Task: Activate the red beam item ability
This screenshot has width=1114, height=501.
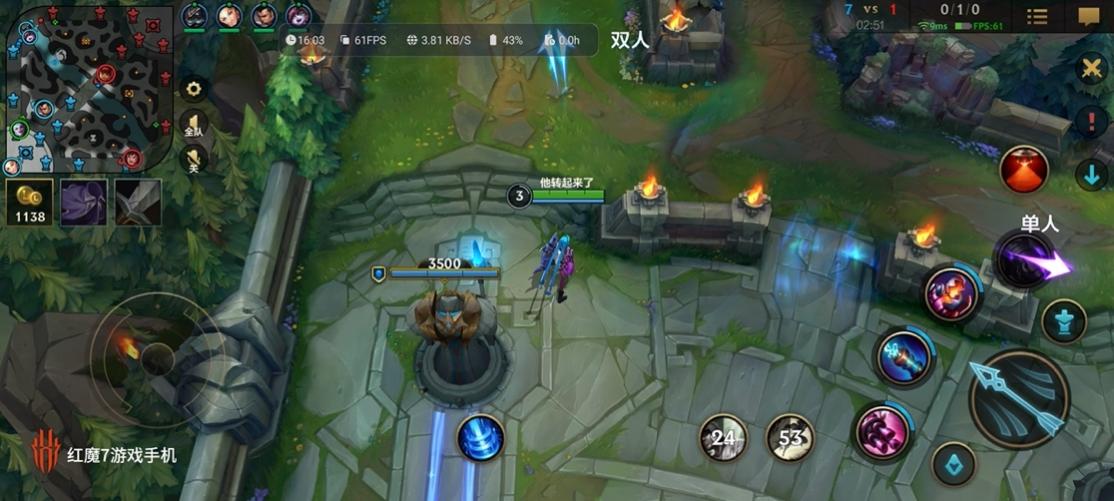Action: [x=1024, y=169]
